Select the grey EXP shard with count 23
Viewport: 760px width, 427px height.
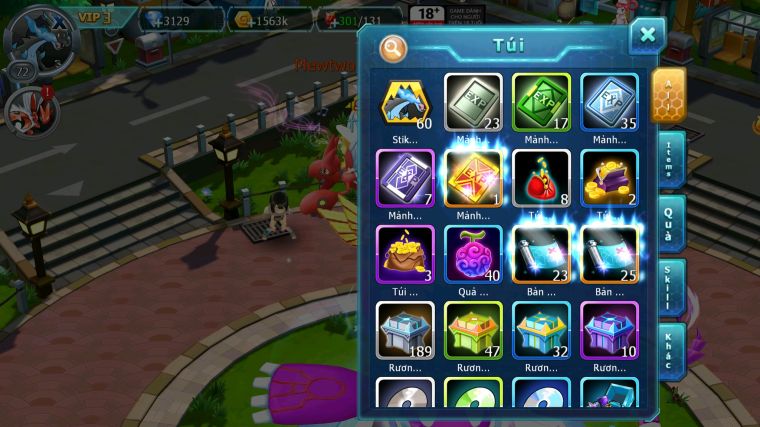[x=473, y=102]
